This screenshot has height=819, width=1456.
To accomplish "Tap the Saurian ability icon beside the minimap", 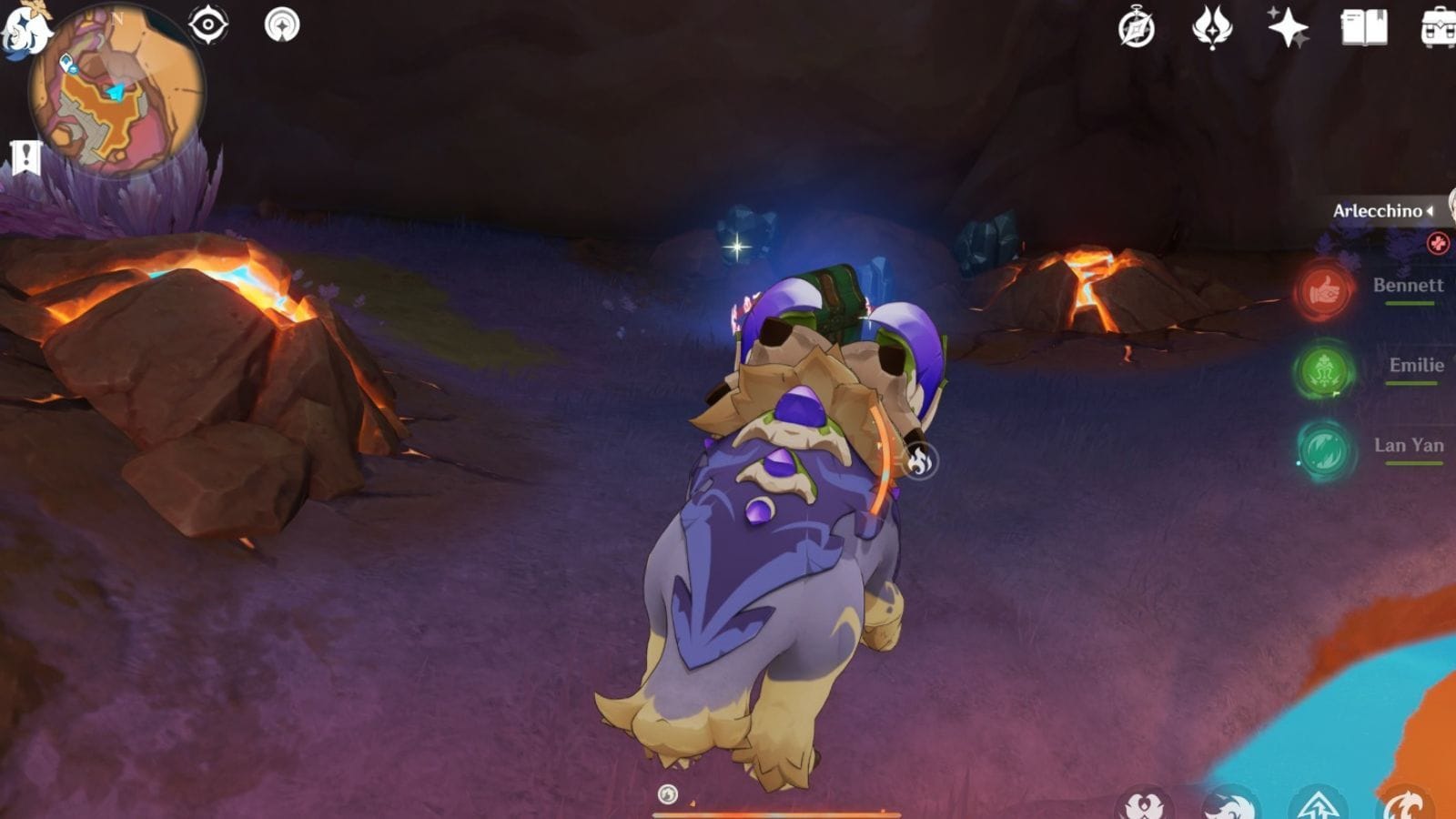I will coord(284,25).
